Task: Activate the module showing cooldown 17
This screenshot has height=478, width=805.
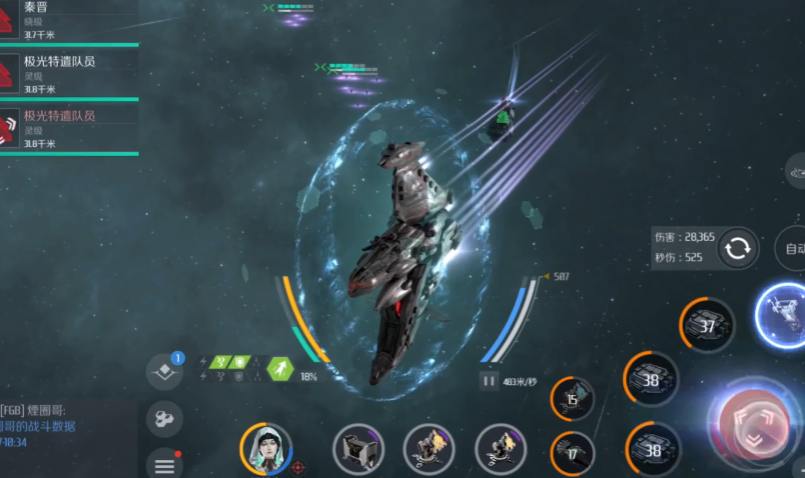Action: [x=572, y=453]
